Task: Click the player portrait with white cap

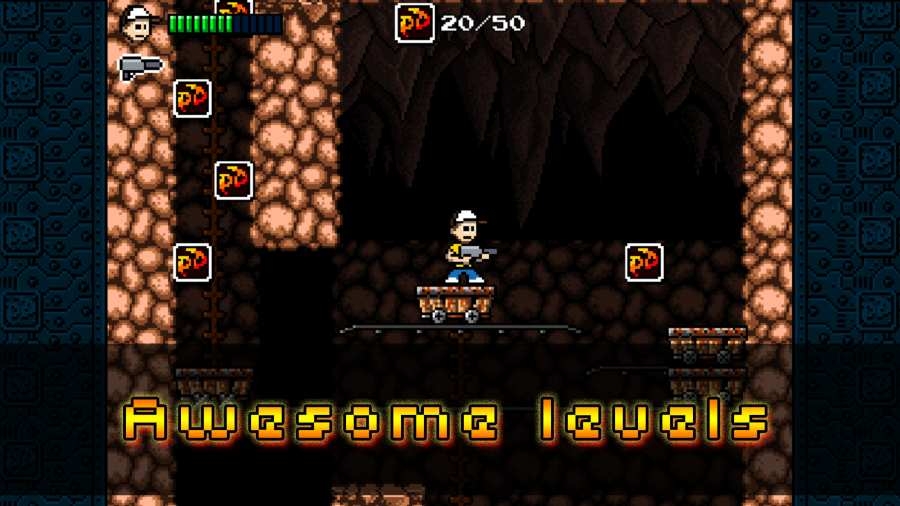Action: tap(138, 22)
